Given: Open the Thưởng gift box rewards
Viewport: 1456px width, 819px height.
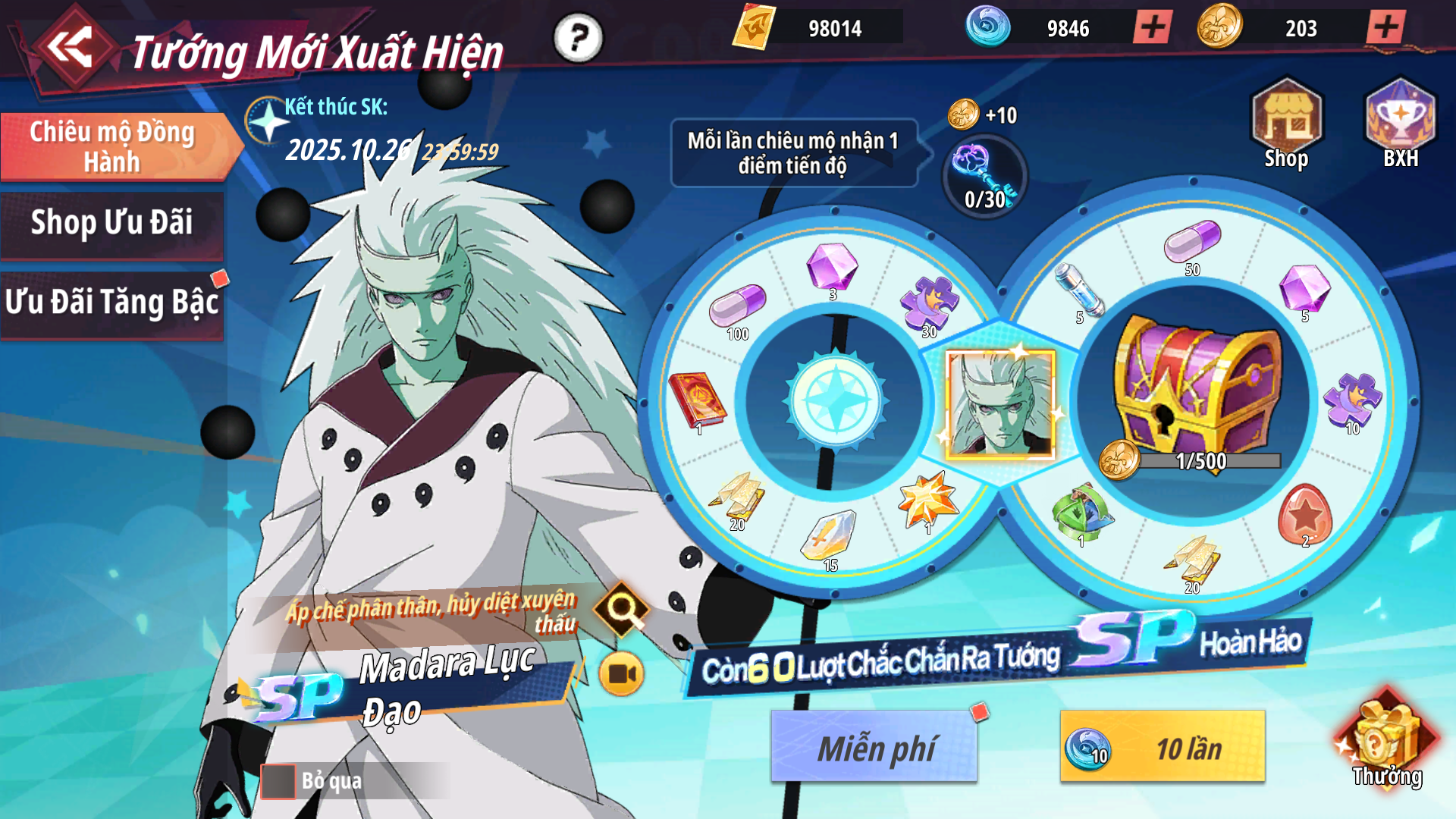Looking at the screenshot, I should 1385,743.
